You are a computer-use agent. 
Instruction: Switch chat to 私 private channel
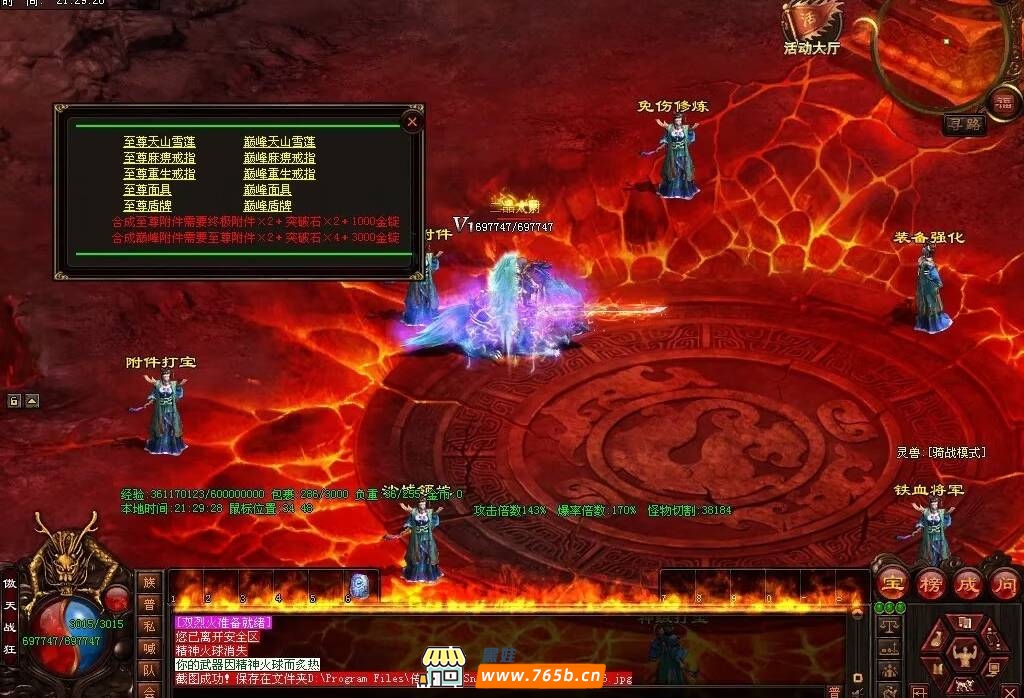[149, 626]
